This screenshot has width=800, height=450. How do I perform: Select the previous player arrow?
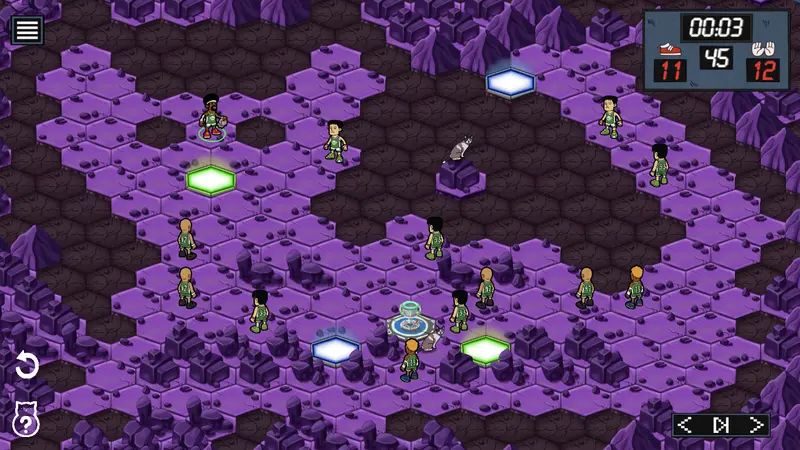click(685, 425)
